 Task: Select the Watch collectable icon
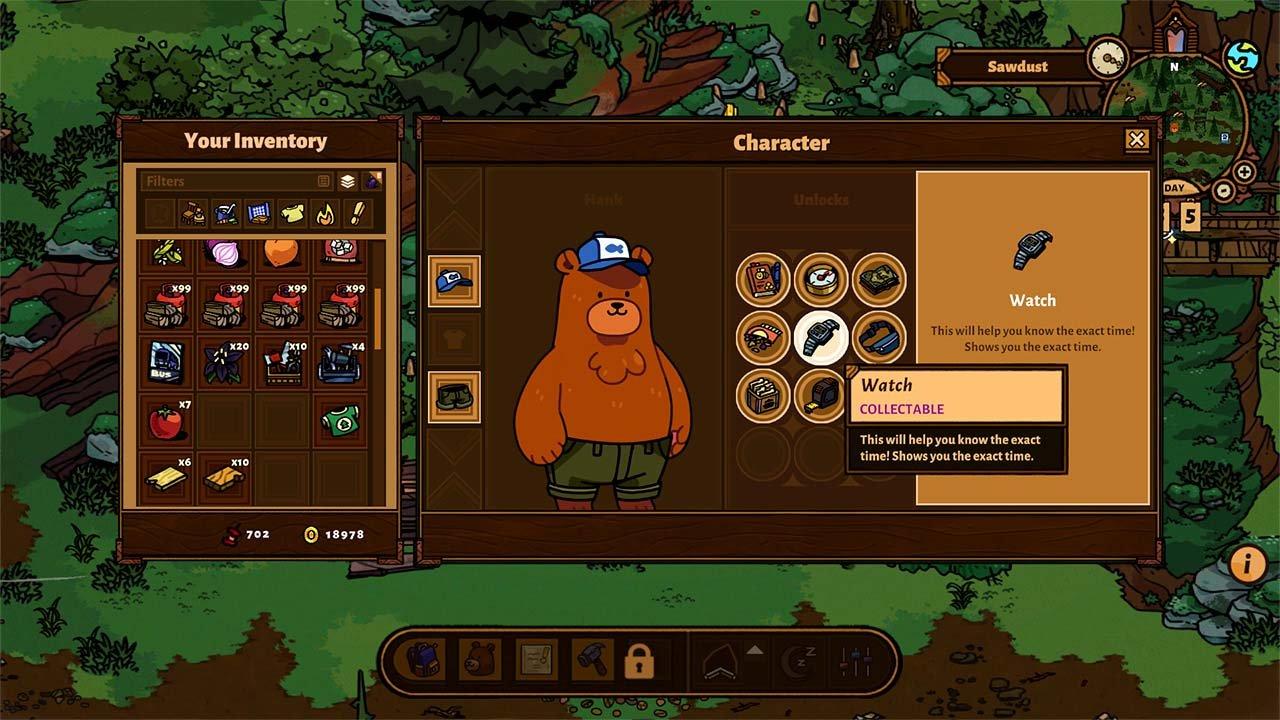click(818, 338)
